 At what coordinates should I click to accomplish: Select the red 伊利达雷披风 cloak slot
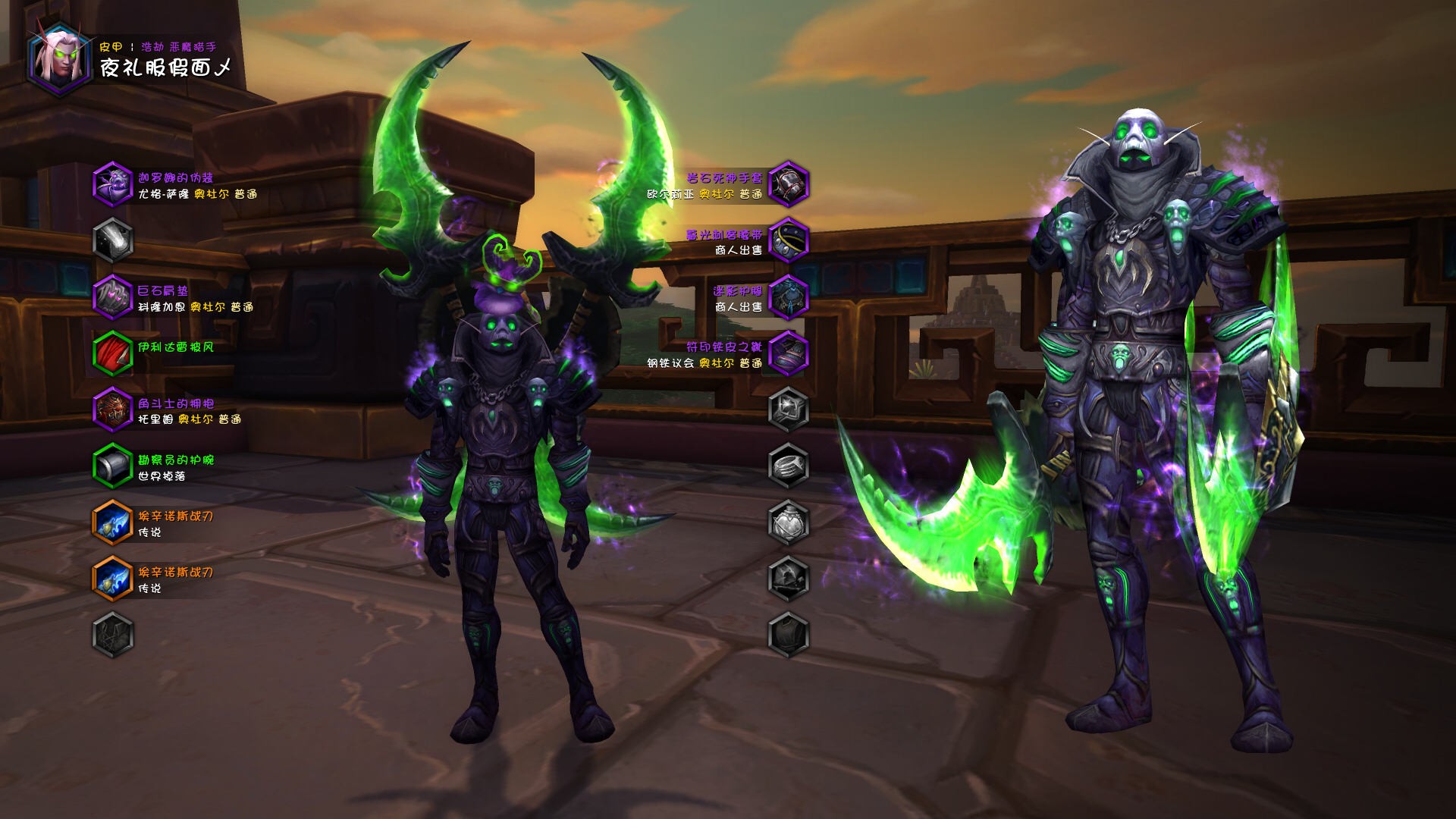[112, 353]
